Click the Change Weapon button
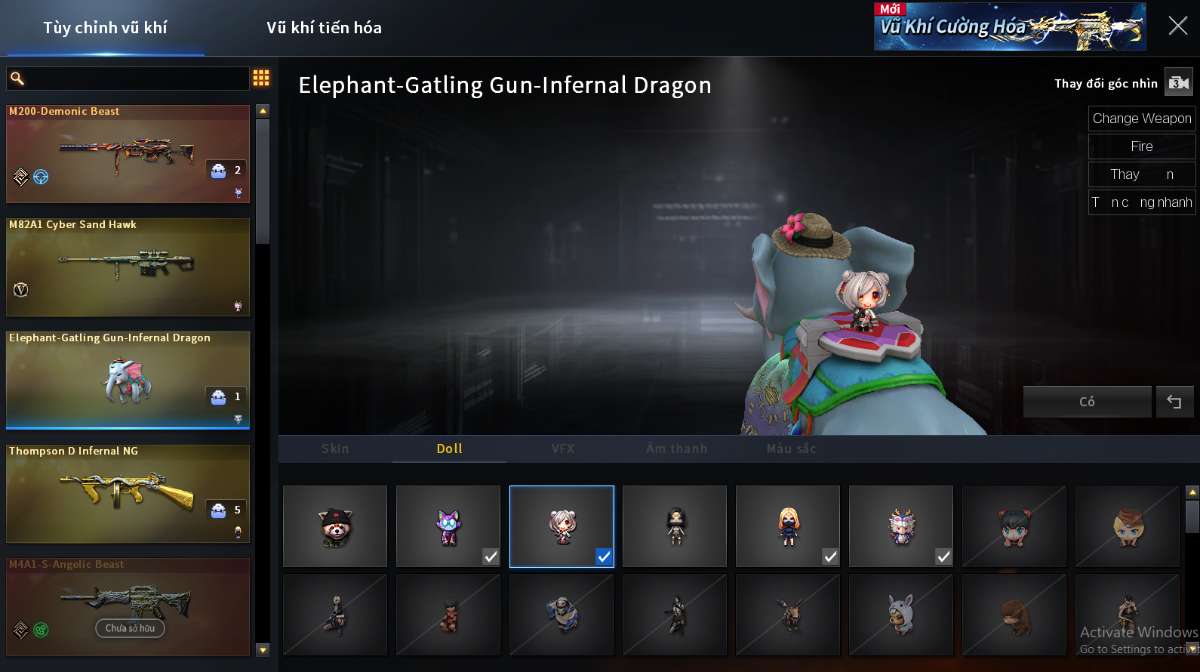The width and height of the screenshot is (1200, 672). [x=1141, y=118]
